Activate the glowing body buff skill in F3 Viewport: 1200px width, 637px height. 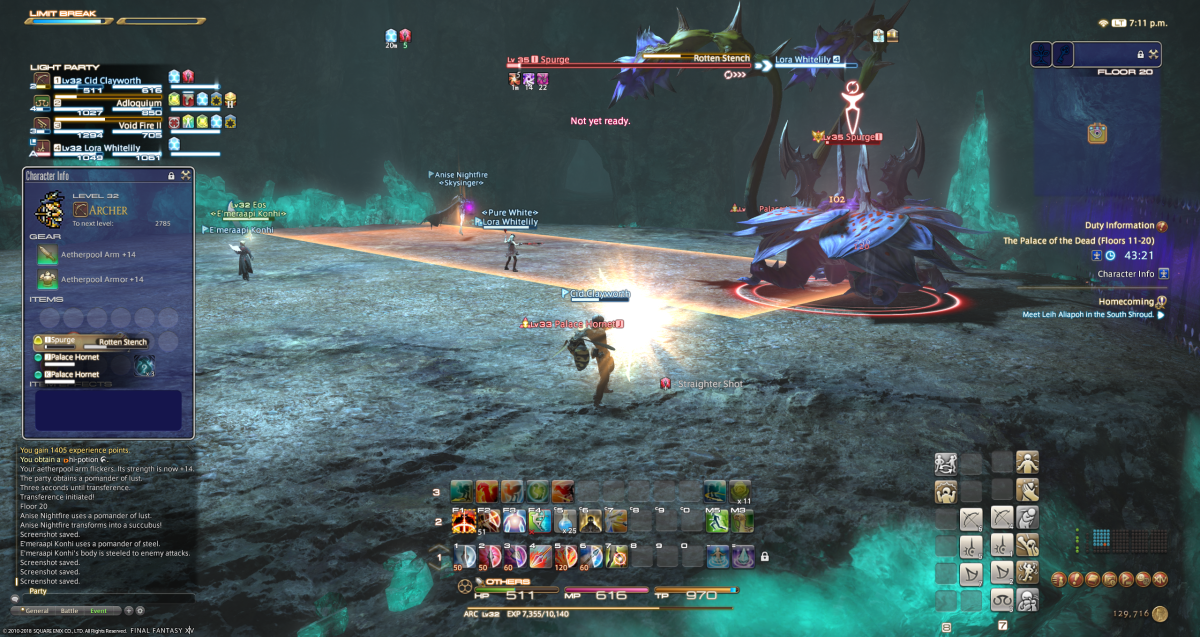pos(514,522)
